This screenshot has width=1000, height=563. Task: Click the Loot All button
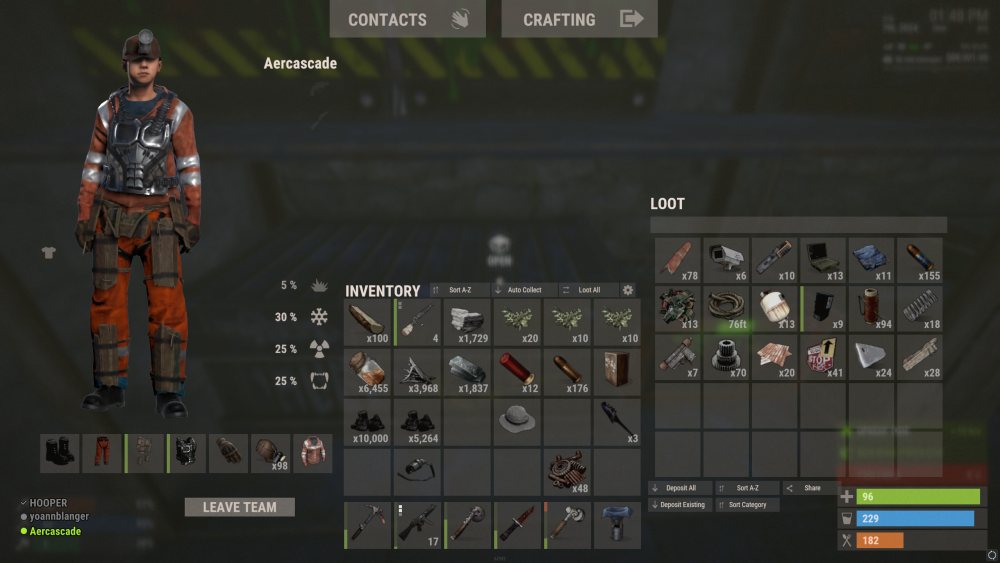point(582,290)
